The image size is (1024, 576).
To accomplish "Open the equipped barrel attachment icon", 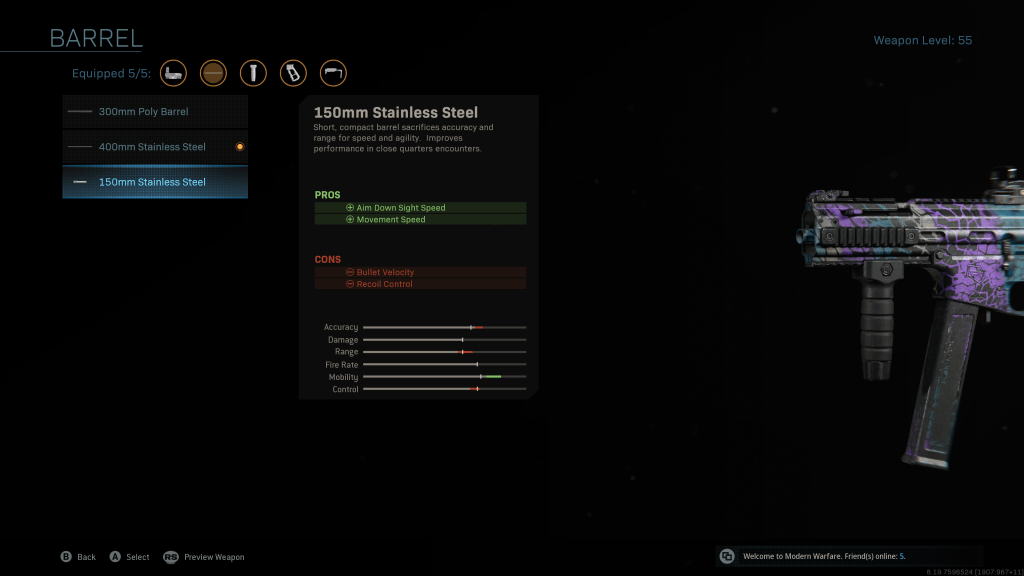I will click(213, 73).
